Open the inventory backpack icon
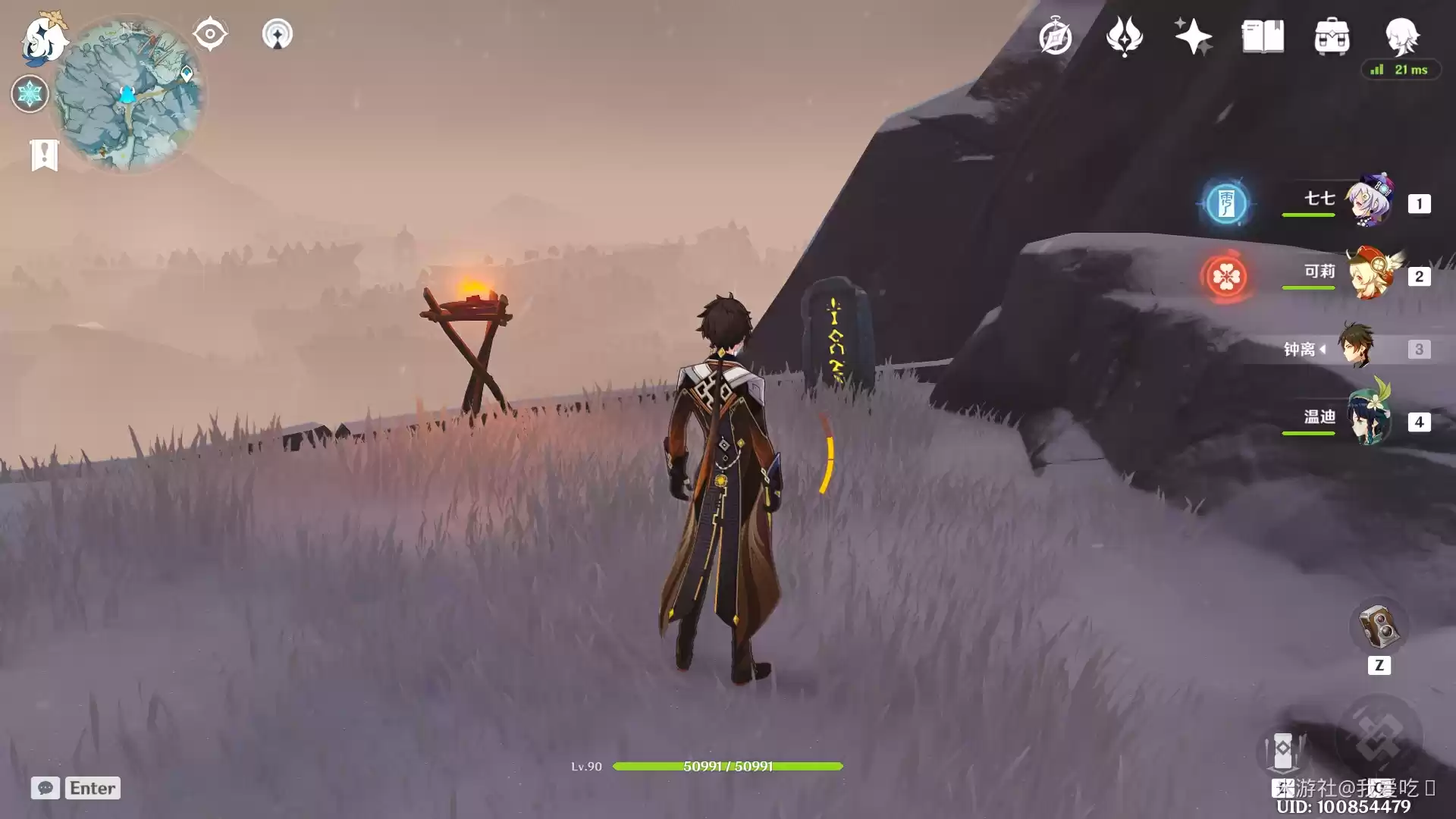The height and width of the screenshot is (819, 1456). pos(1332,37)
